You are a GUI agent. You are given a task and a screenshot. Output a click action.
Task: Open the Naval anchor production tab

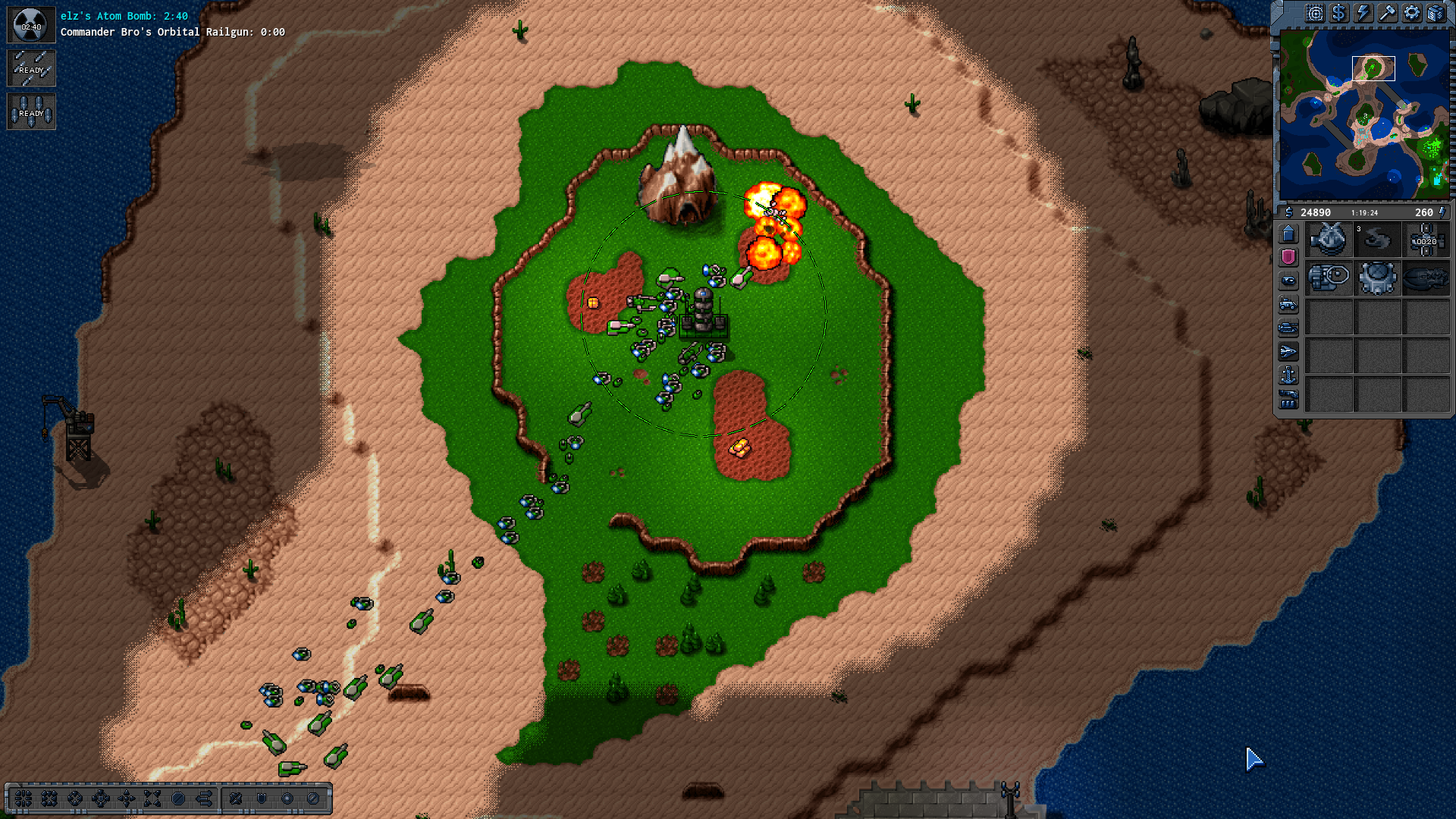pos(1288,375)
